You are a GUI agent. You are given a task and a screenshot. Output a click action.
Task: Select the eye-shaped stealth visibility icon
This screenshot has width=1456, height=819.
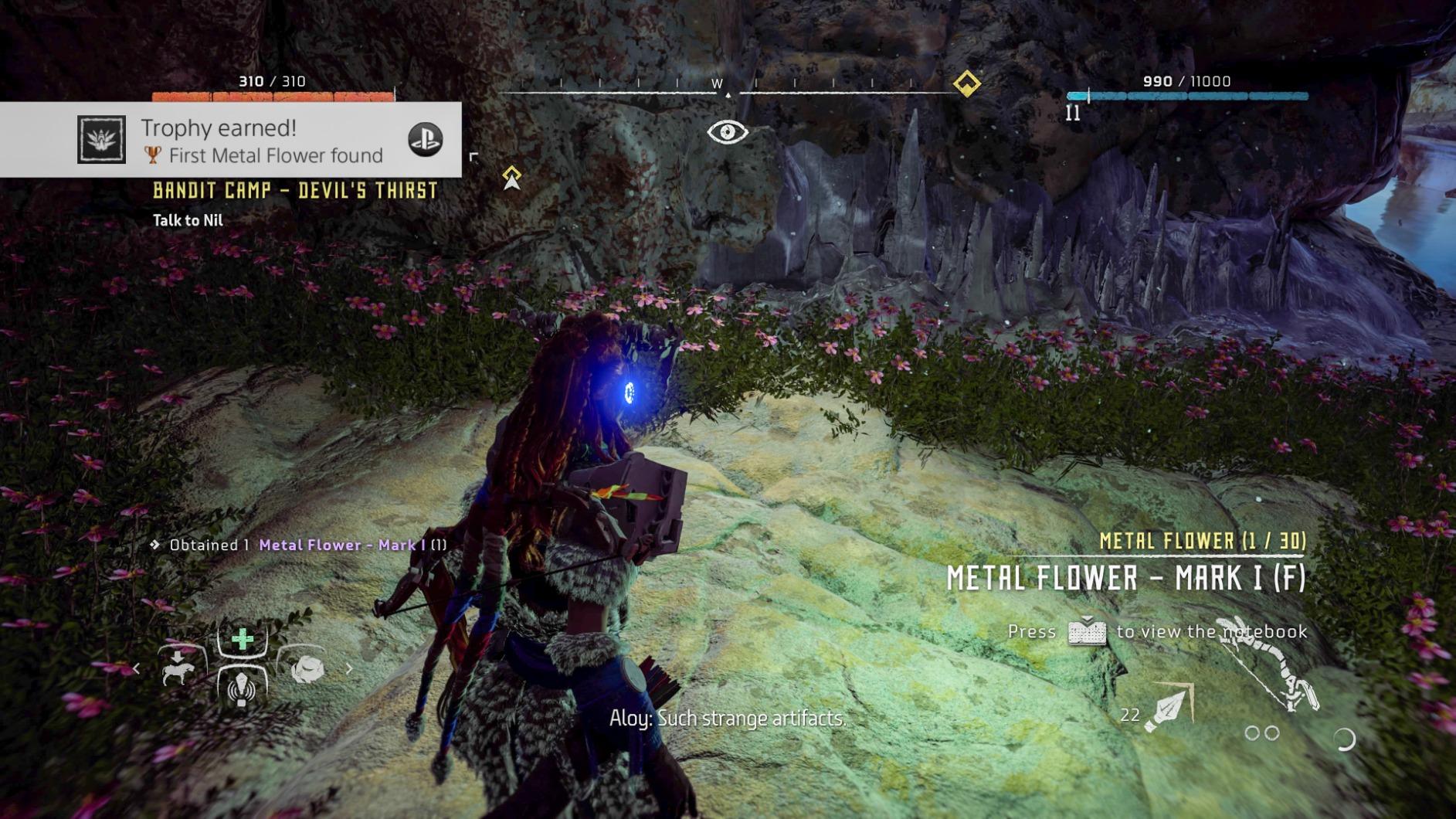727,132
